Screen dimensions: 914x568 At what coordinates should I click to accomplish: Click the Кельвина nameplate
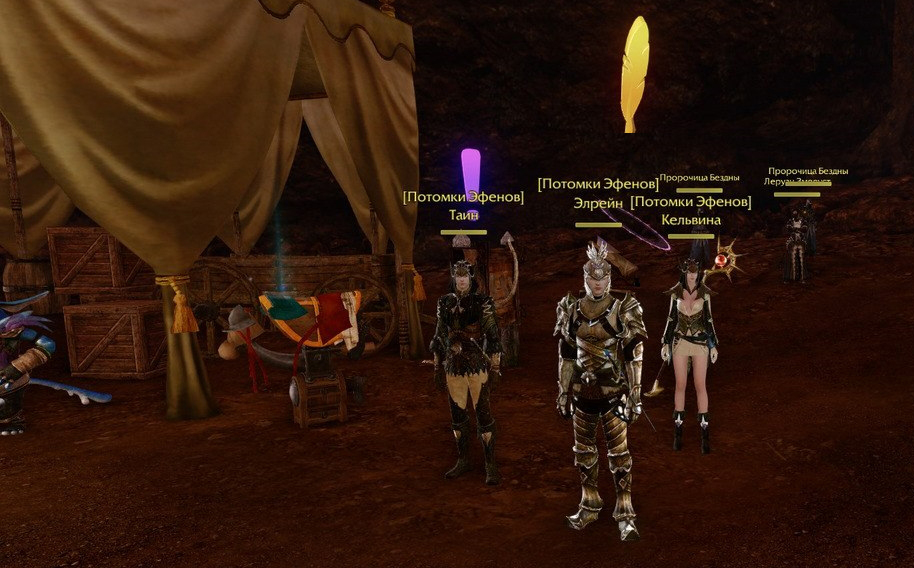tap(691, 220)
